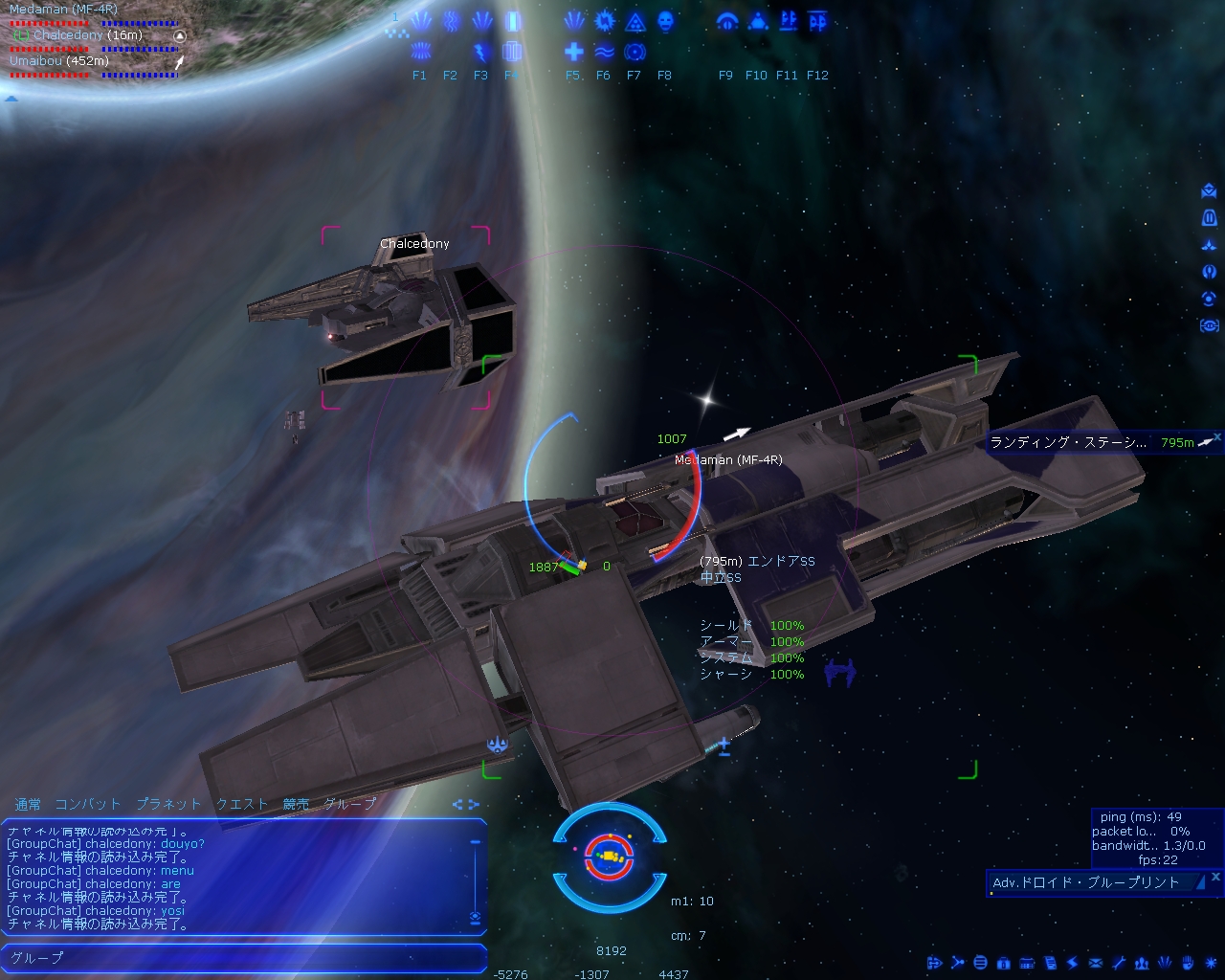This screenshot has height=980, width=1225.
Task: Close the Adv.ドロイド・ブループリント tracker
Action: point(1216,876)
